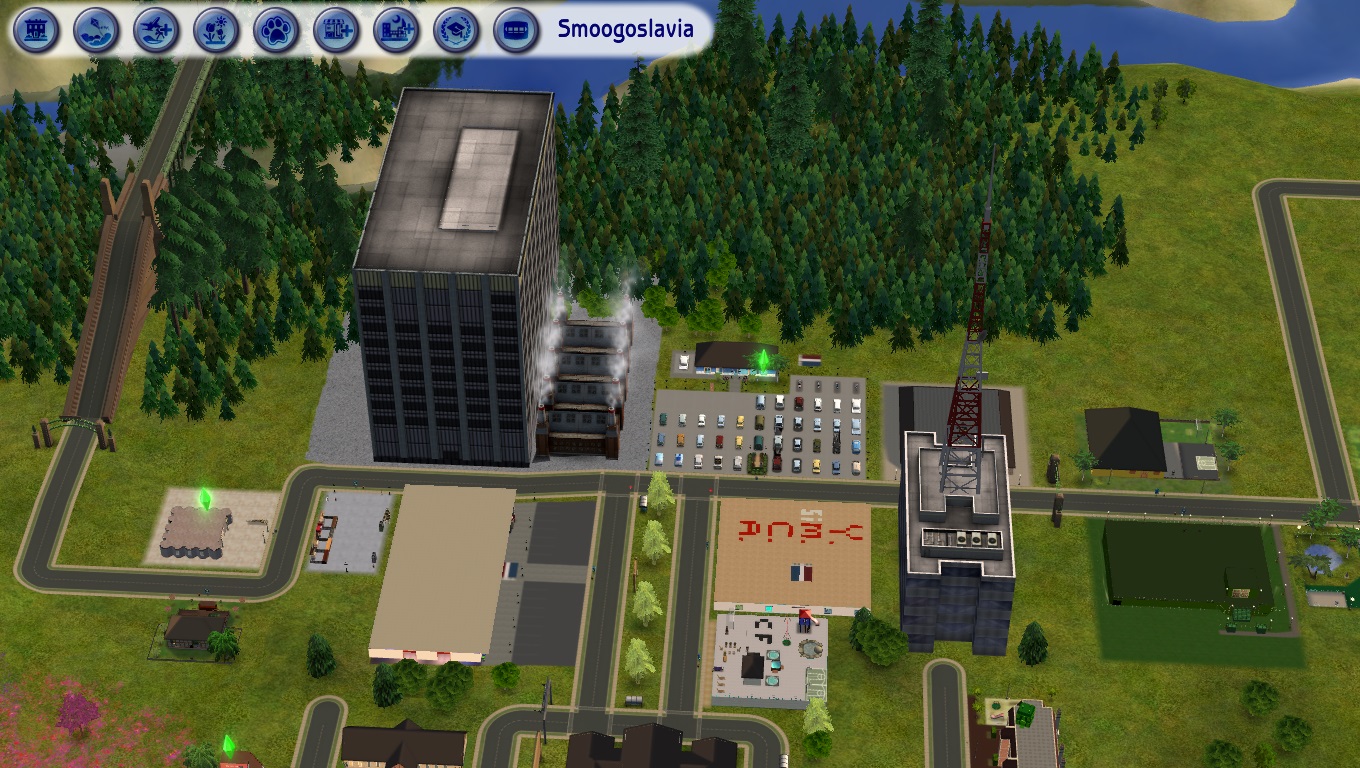Image resolution: width=1360 pixels, height=768 pixels.
Task: Select the downtown nightlife moon icon
Action: click(x=396, y=30)
